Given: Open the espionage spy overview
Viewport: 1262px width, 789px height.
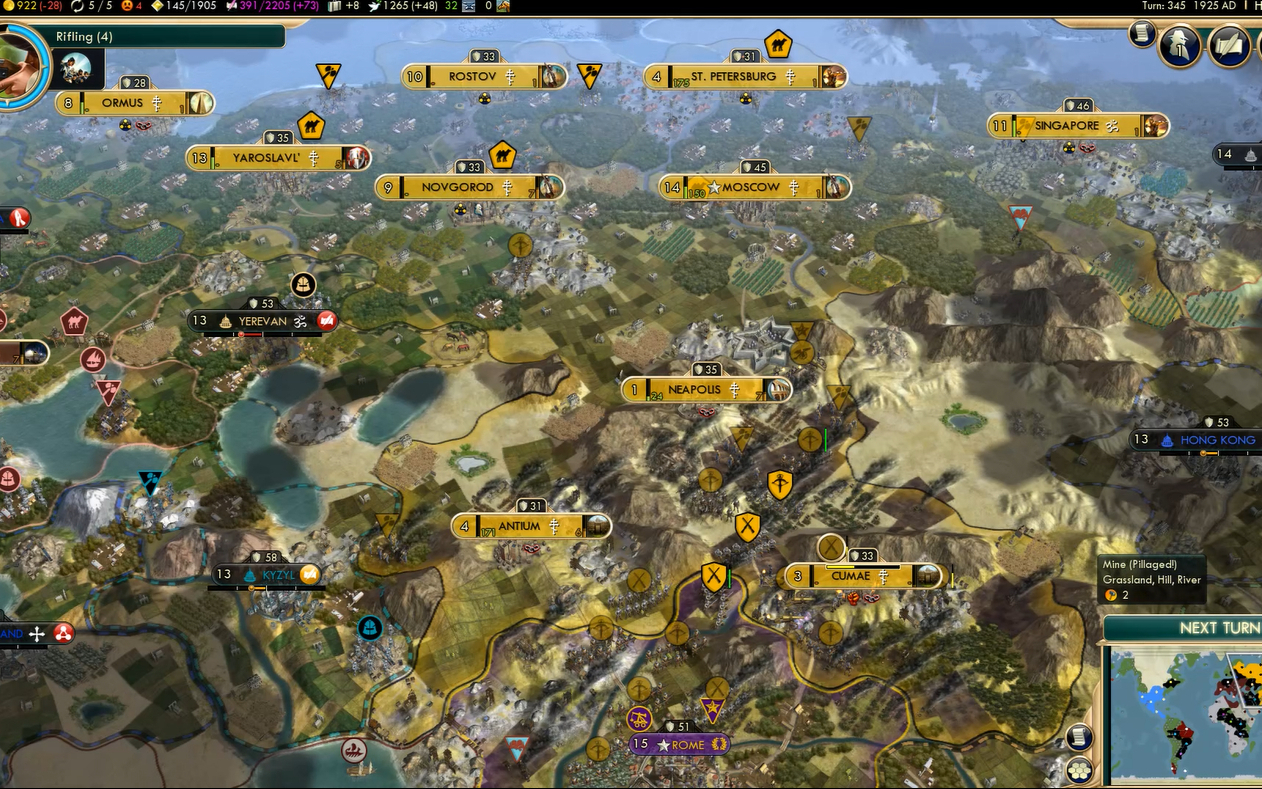Looking at the screenshot, I should [1180, 46].
